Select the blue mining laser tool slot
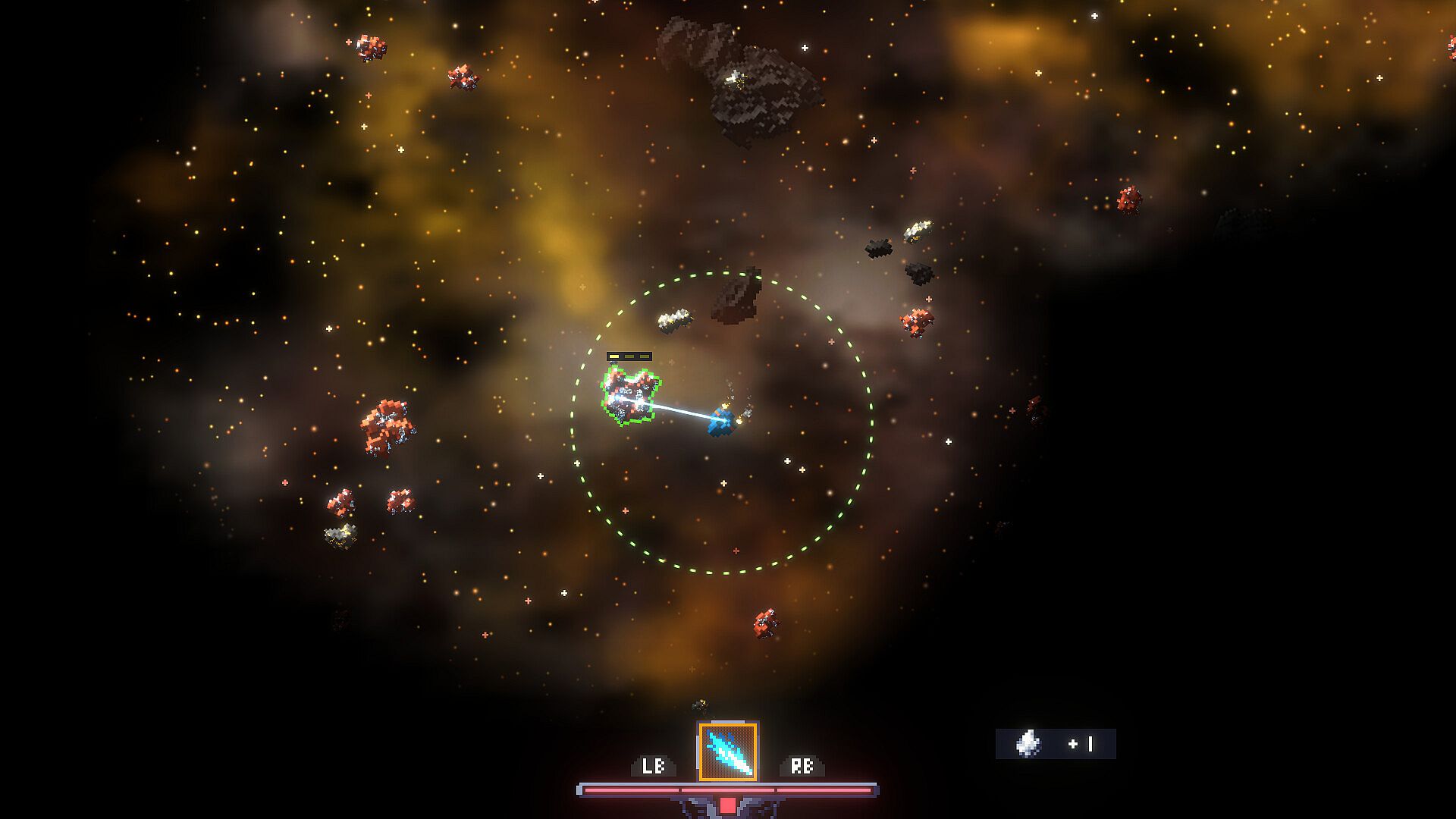Viewport: 1456px width, 819px height. [727, 751]
